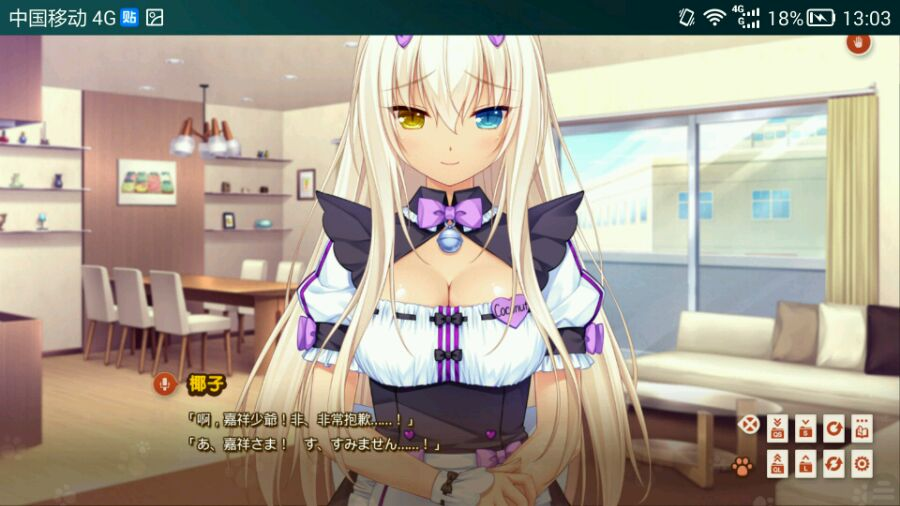Tap the QS quick save button
900x506 pixels.
pos(778,429)
